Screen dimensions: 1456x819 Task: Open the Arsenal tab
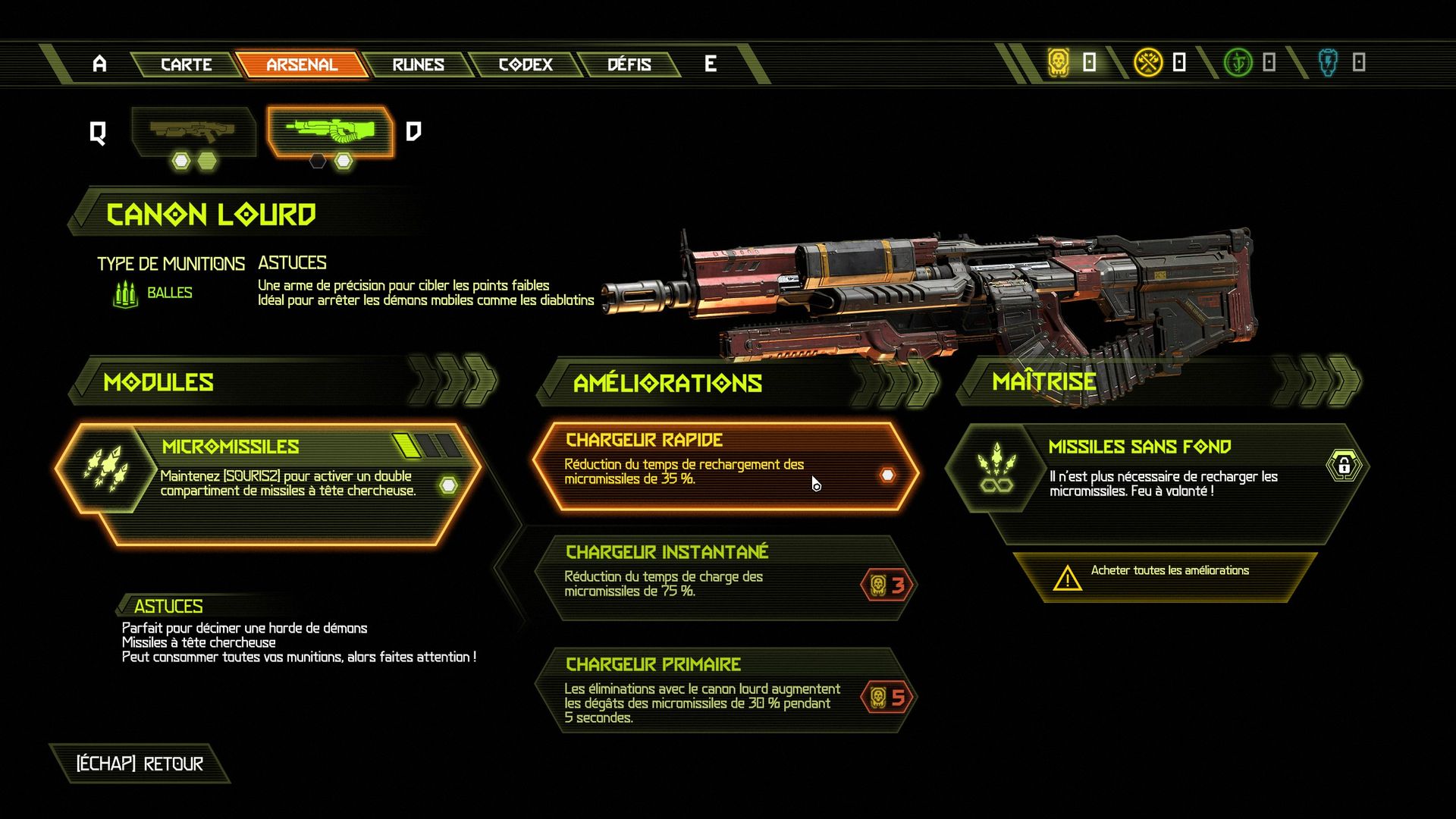301,64
